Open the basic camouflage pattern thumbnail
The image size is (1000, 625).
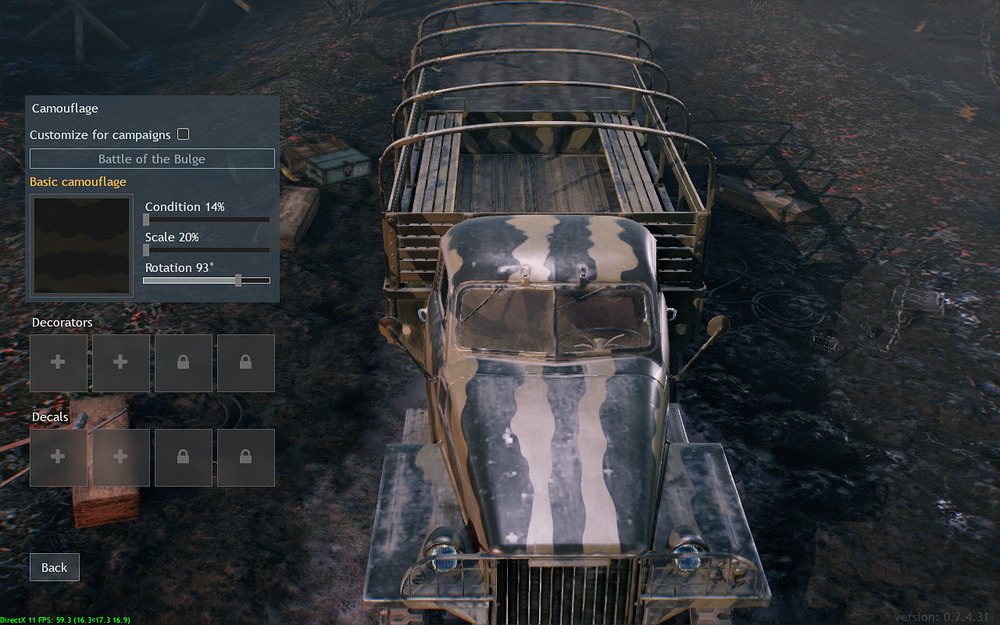pyautogui.click(x=82, y=246)
